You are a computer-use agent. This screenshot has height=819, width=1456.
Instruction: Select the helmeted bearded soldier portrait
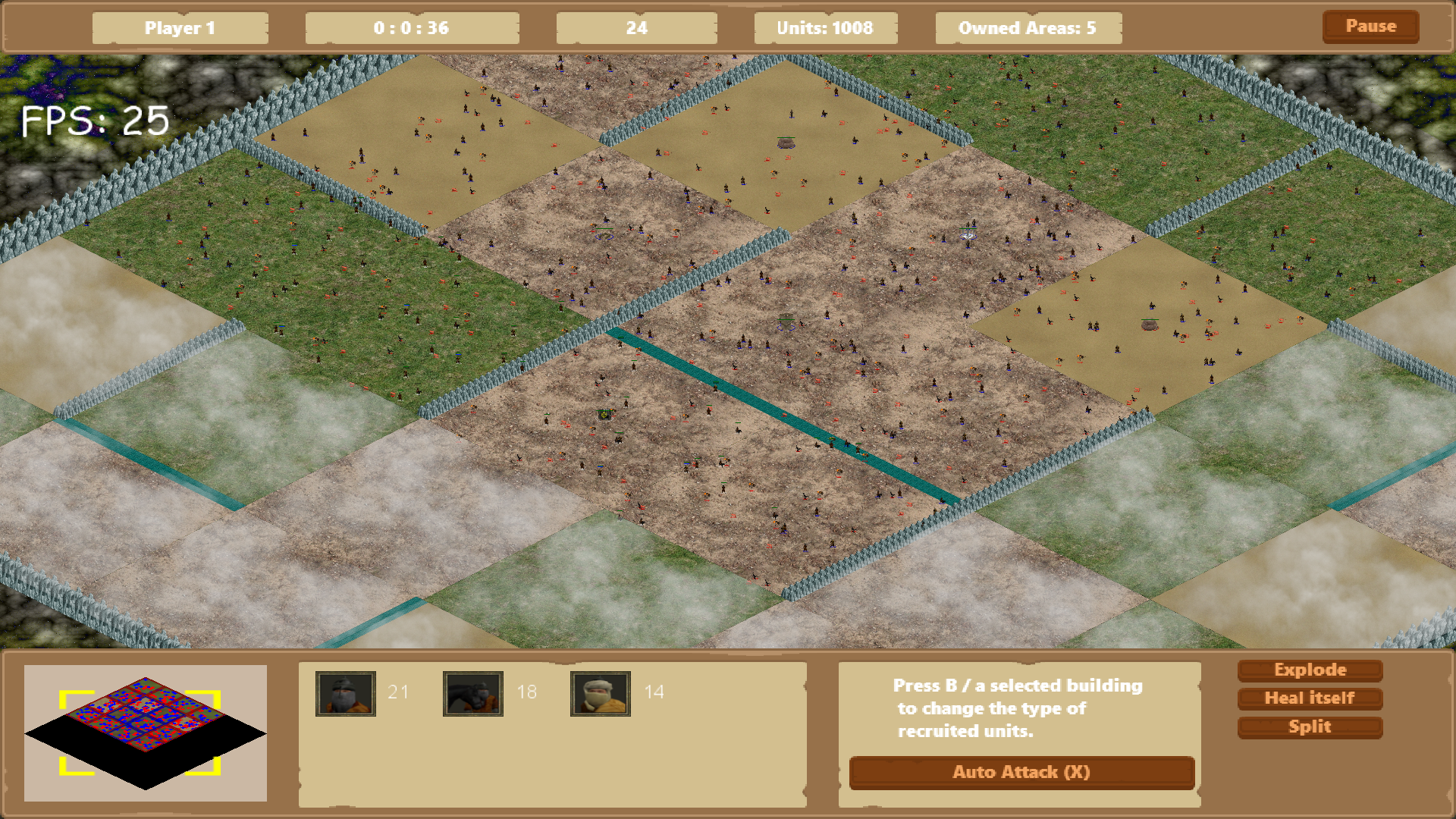coord(346,693)
